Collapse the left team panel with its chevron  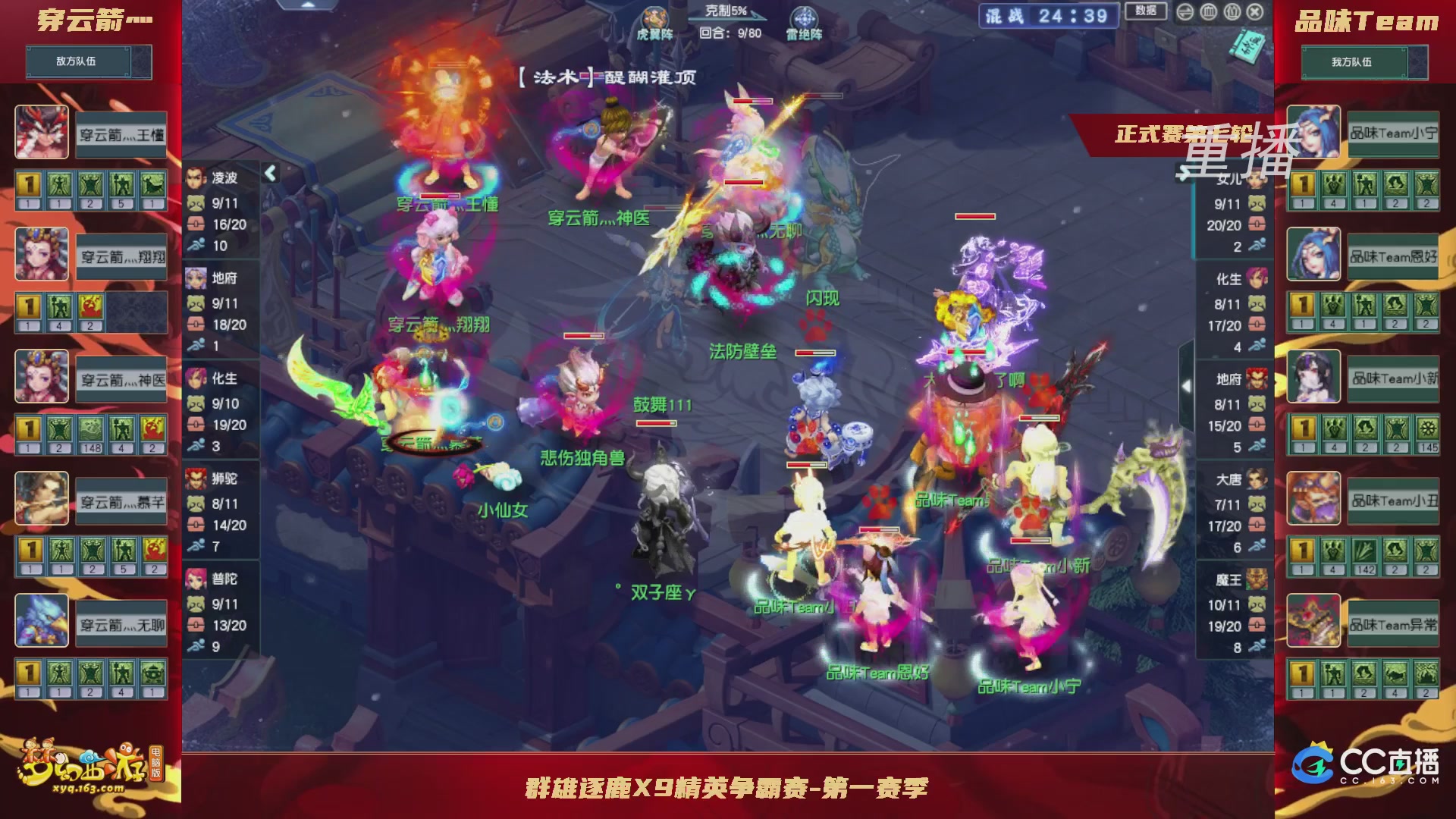[269, 172]
